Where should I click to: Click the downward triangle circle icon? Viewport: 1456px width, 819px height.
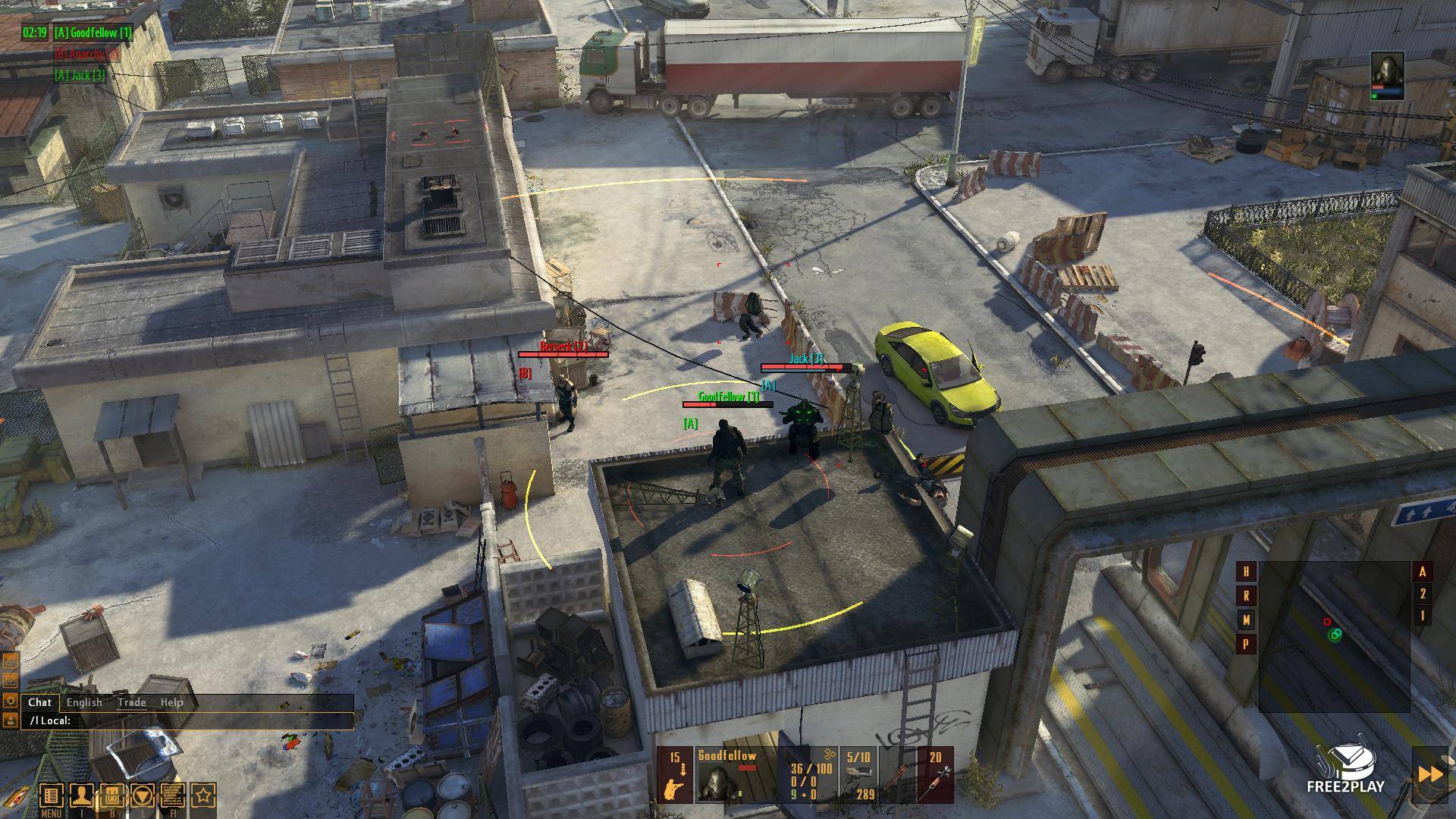point(143,796)
